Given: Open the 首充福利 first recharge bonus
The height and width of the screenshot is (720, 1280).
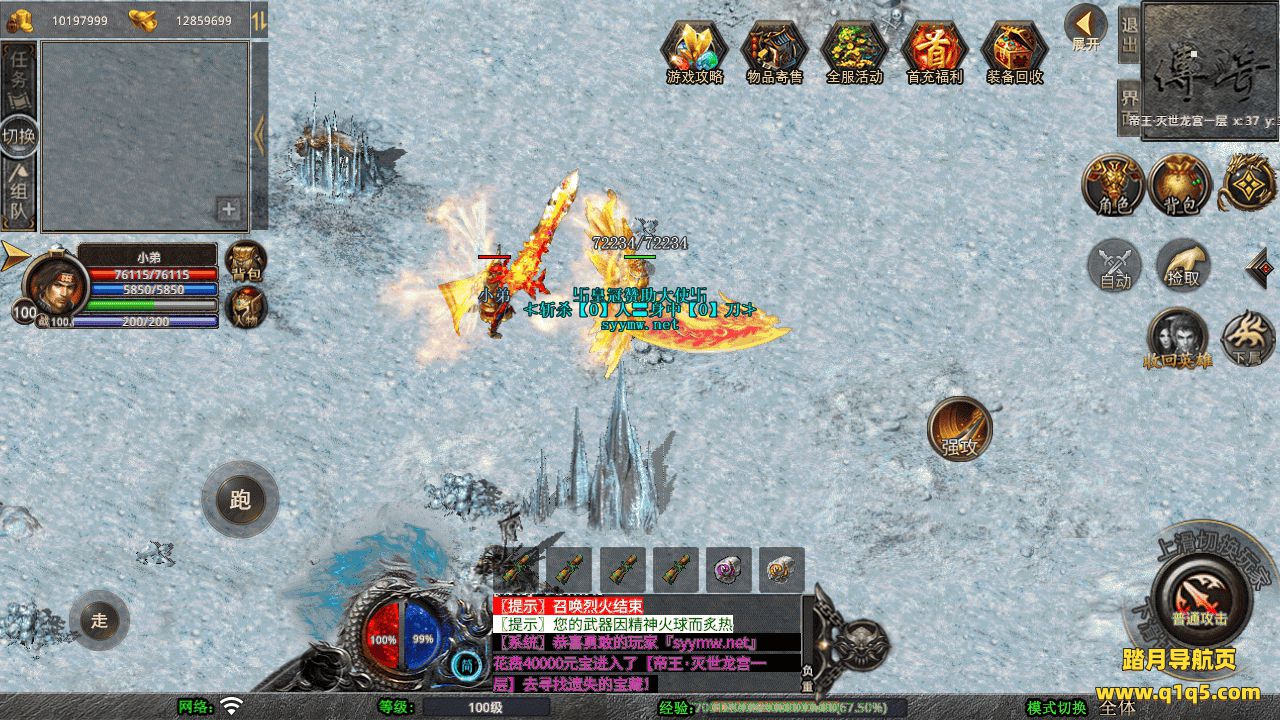Looking at the screenshot, I should (x=934, y=50).
